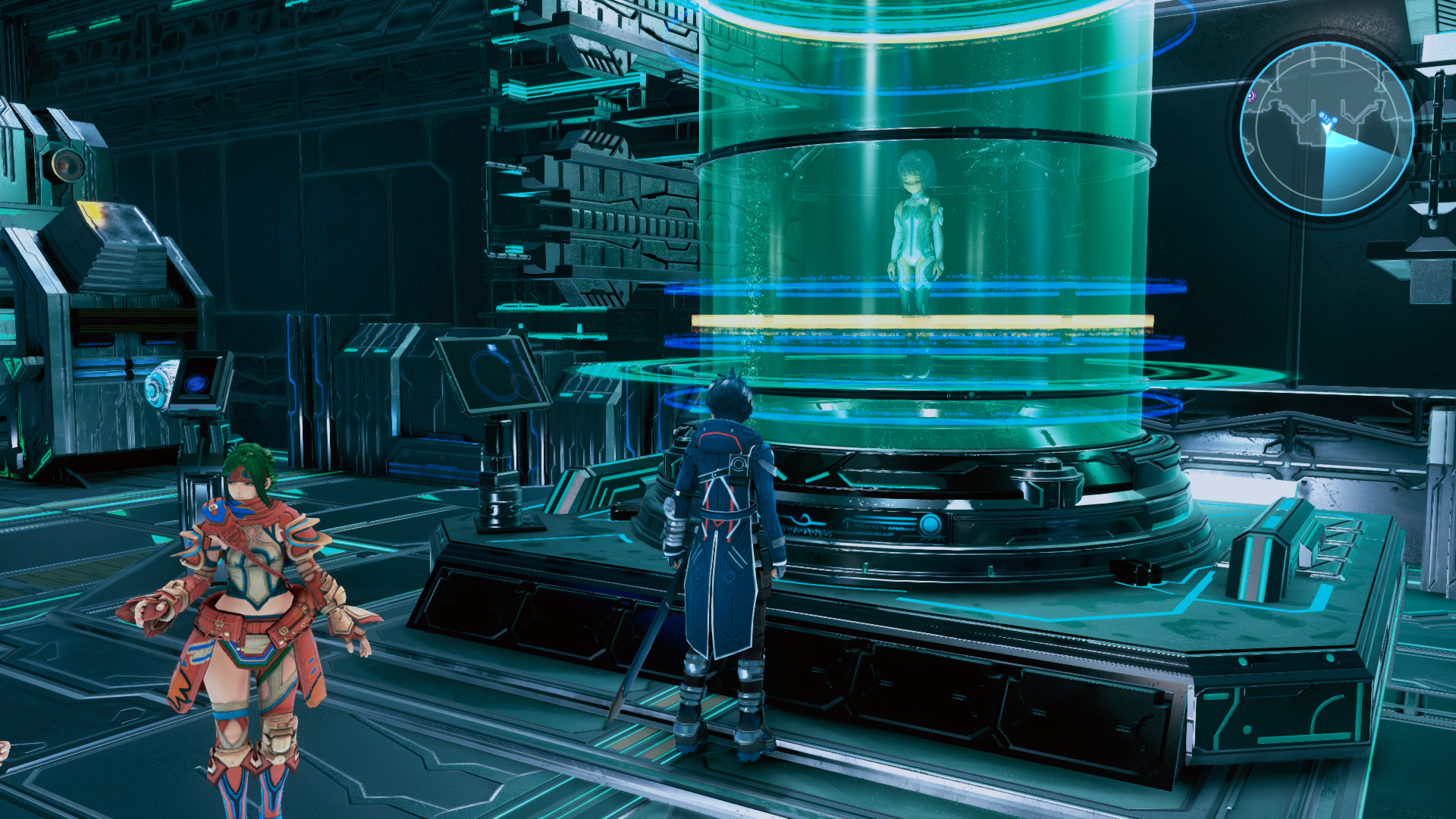Click the purple point-of-interest icon on the minimap

tap(1252, 96)
